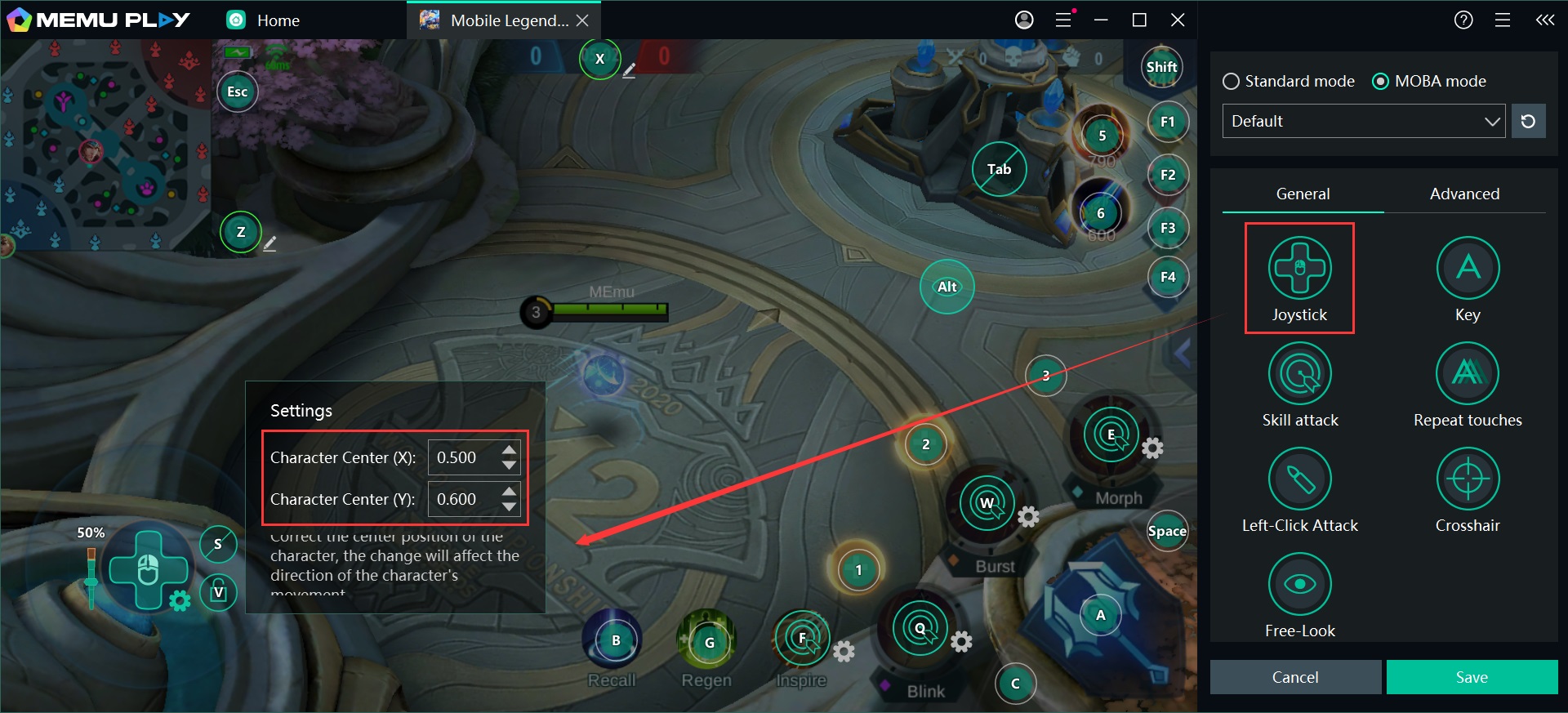Screen dimensions: 1568x713
Task: Open the Default scheme dropdown
Action: 1363,122
